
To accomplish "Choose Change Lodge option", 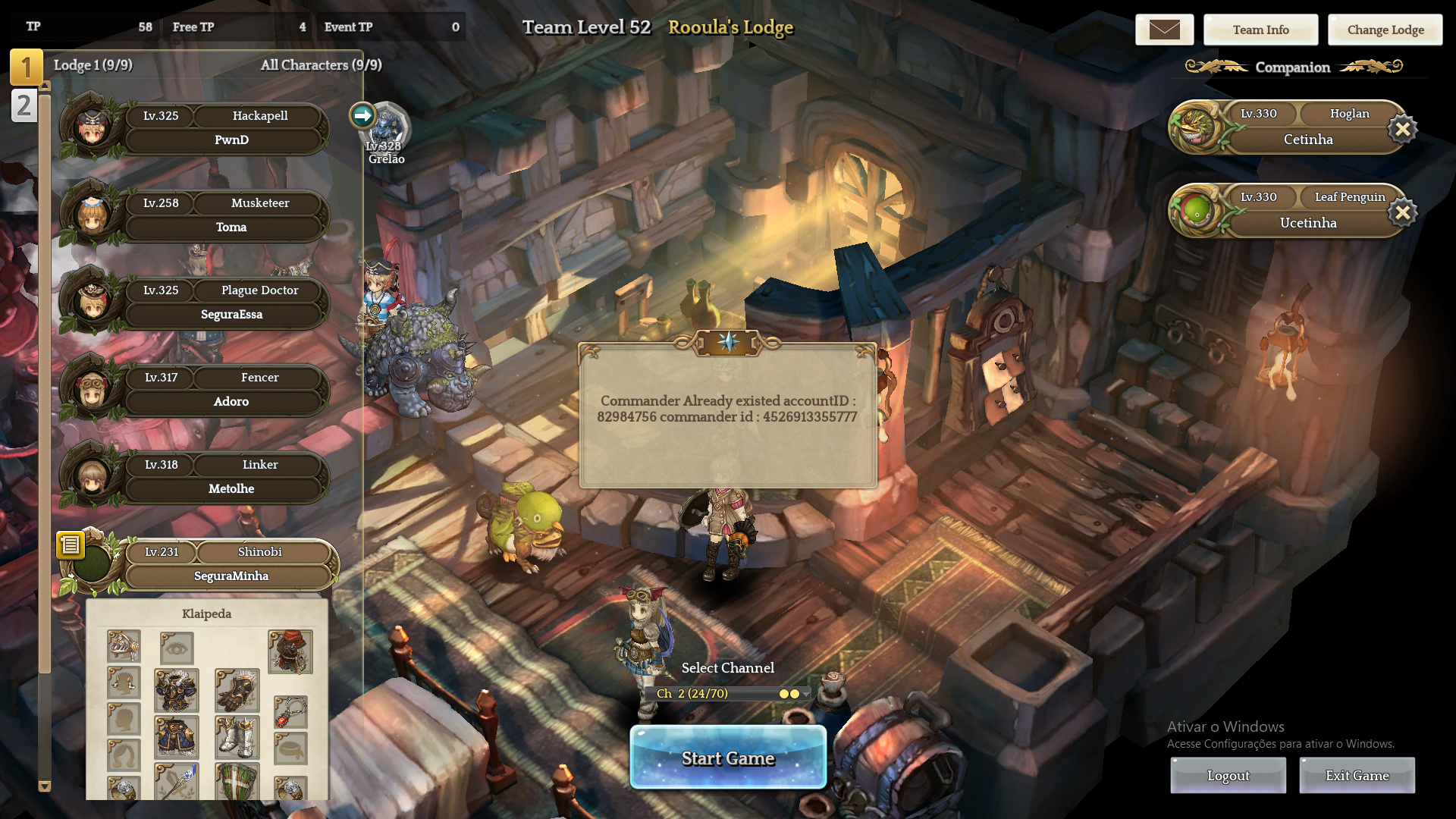I will [1385, 30].
